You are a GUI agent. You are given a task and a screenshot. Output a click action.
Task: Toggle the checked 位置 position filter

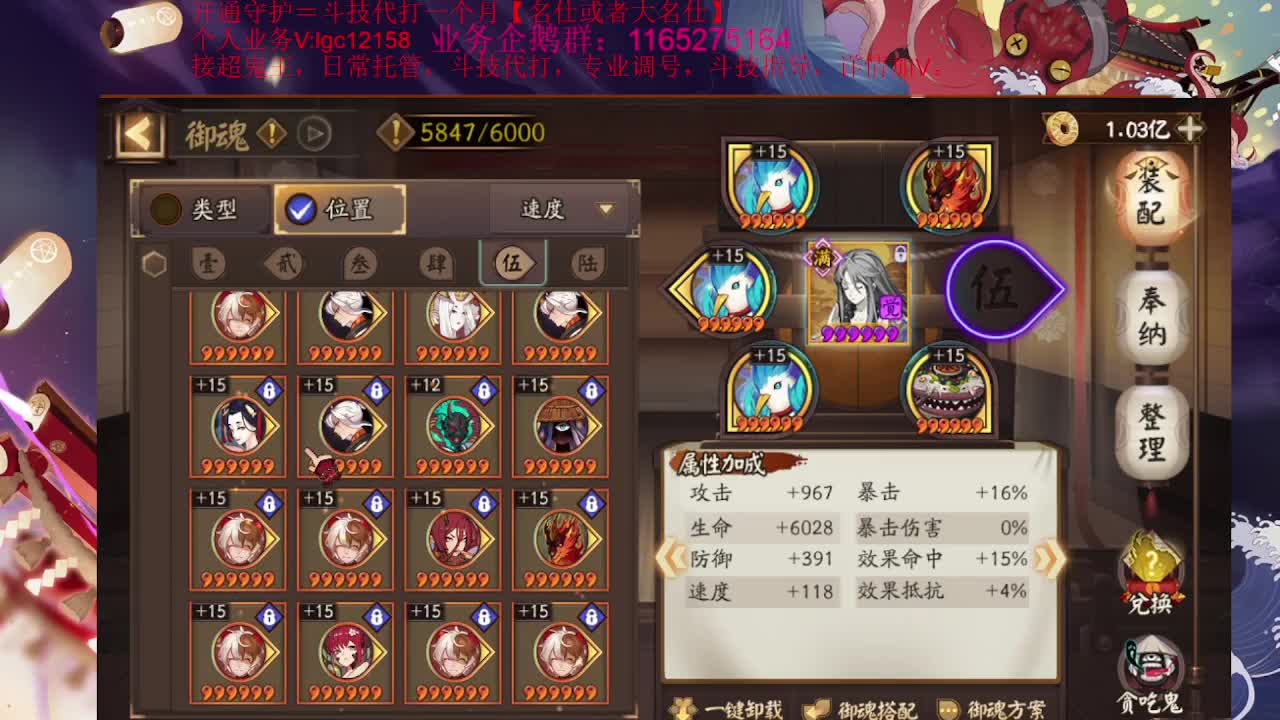pyautogui.click(x=341, y=210)
